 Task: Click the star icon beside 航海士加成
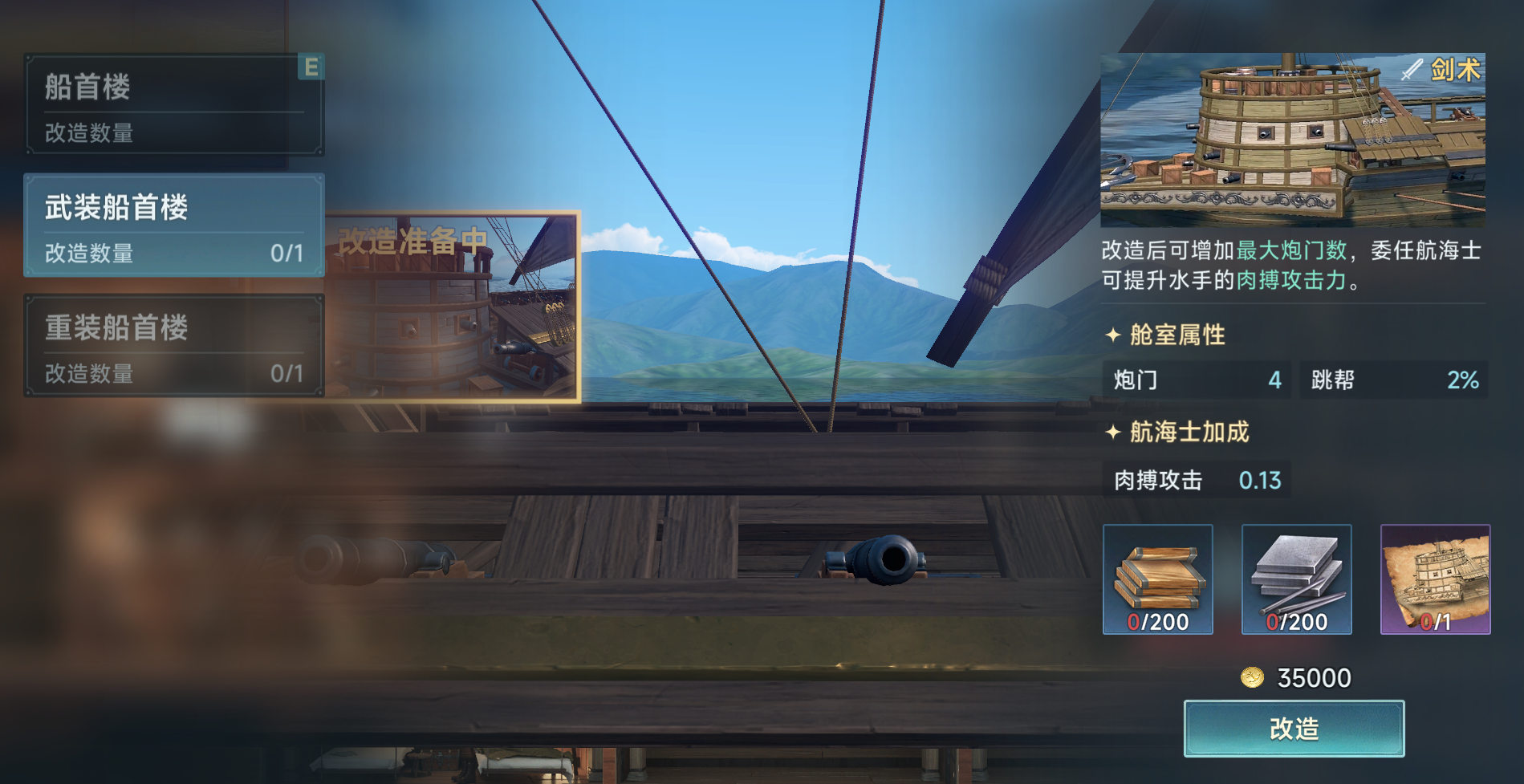tap(1116, 432)
